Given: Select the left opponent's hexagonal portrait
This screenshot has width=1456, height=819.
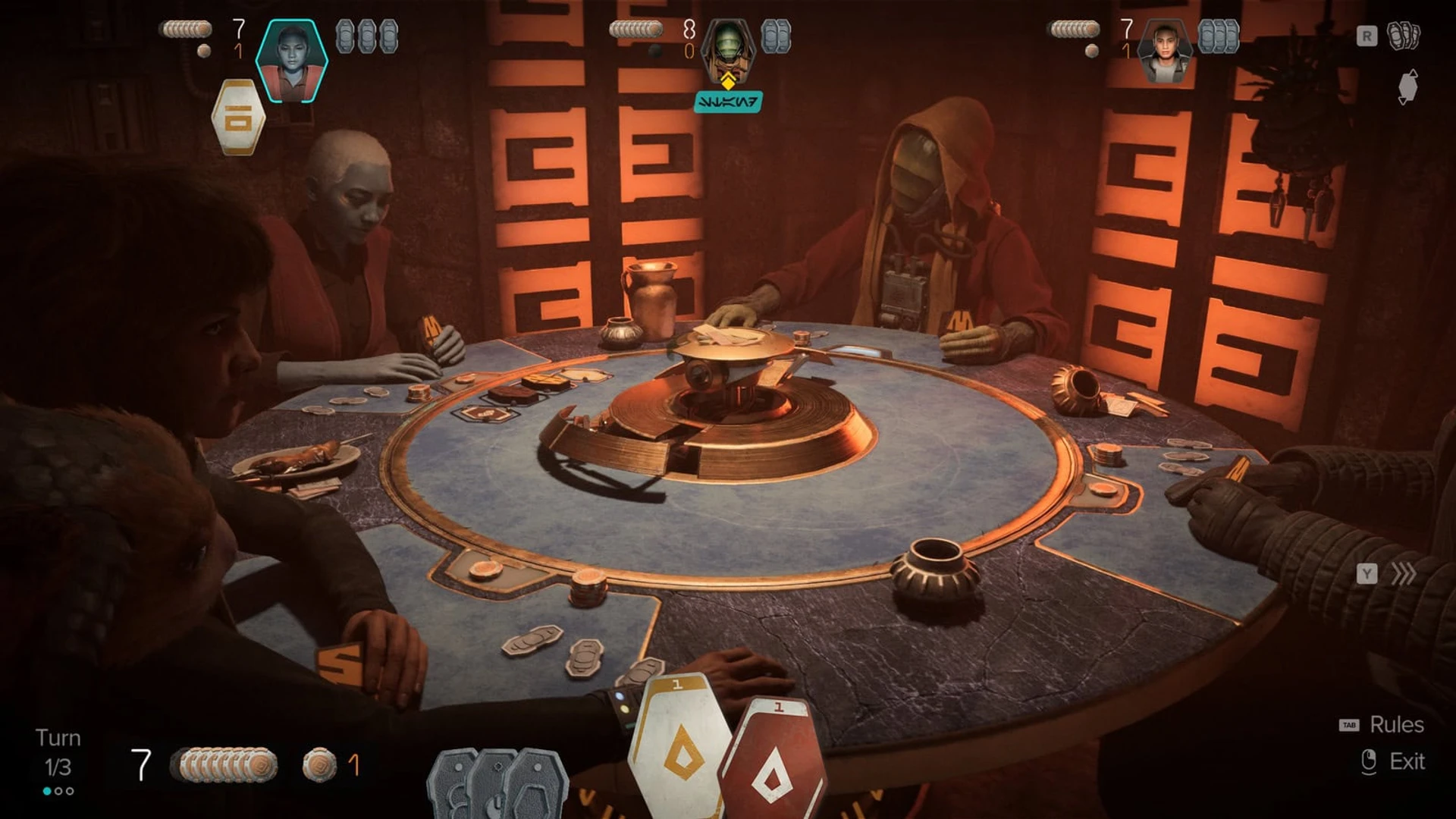Looking at the screenshot, I should pos(293,54).
